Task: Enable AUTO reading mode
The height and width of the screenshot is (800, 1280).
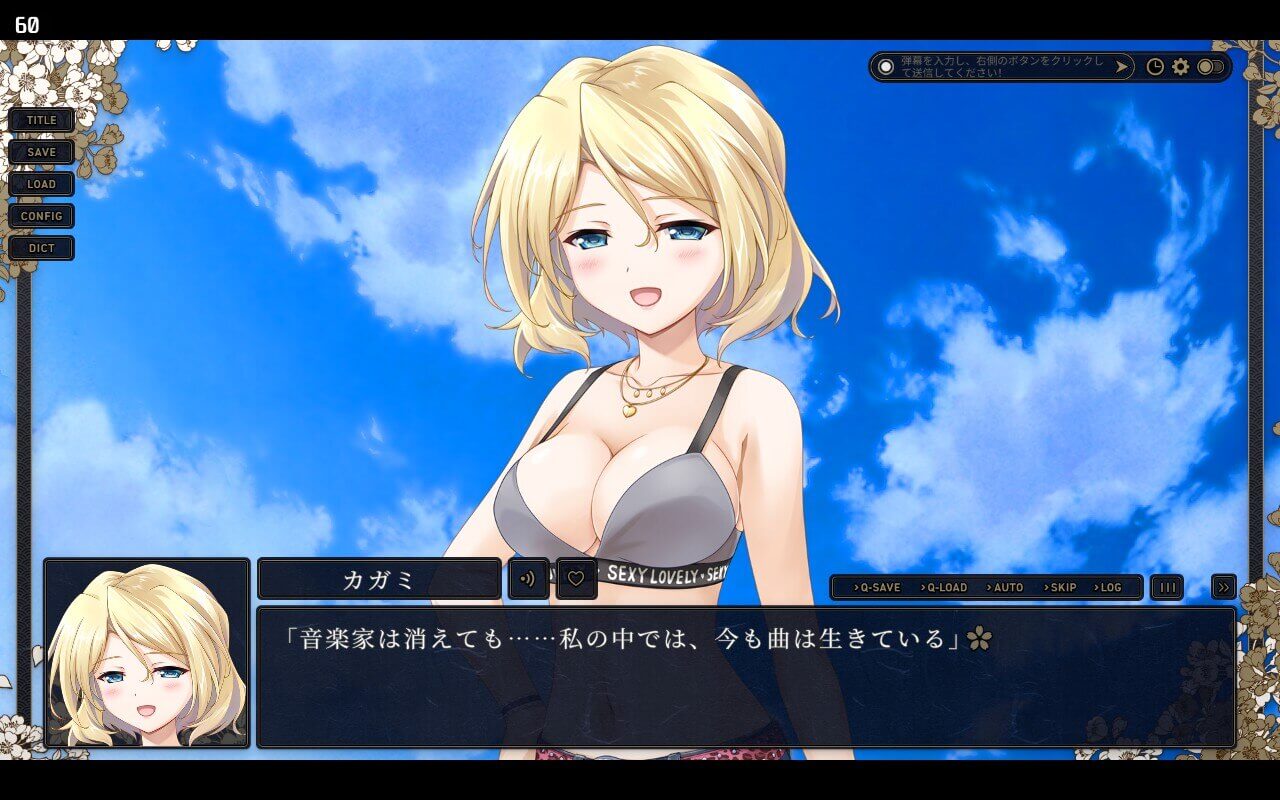Action: (x=1006, y=588)
